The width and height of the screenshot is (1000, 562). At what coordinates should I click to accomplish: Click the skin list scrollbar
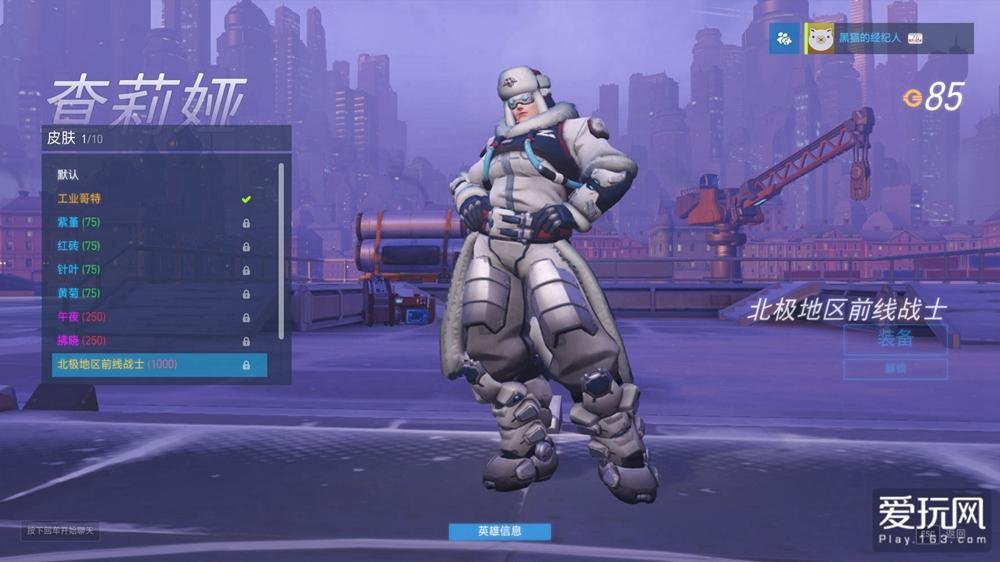(x=281, y=250)
